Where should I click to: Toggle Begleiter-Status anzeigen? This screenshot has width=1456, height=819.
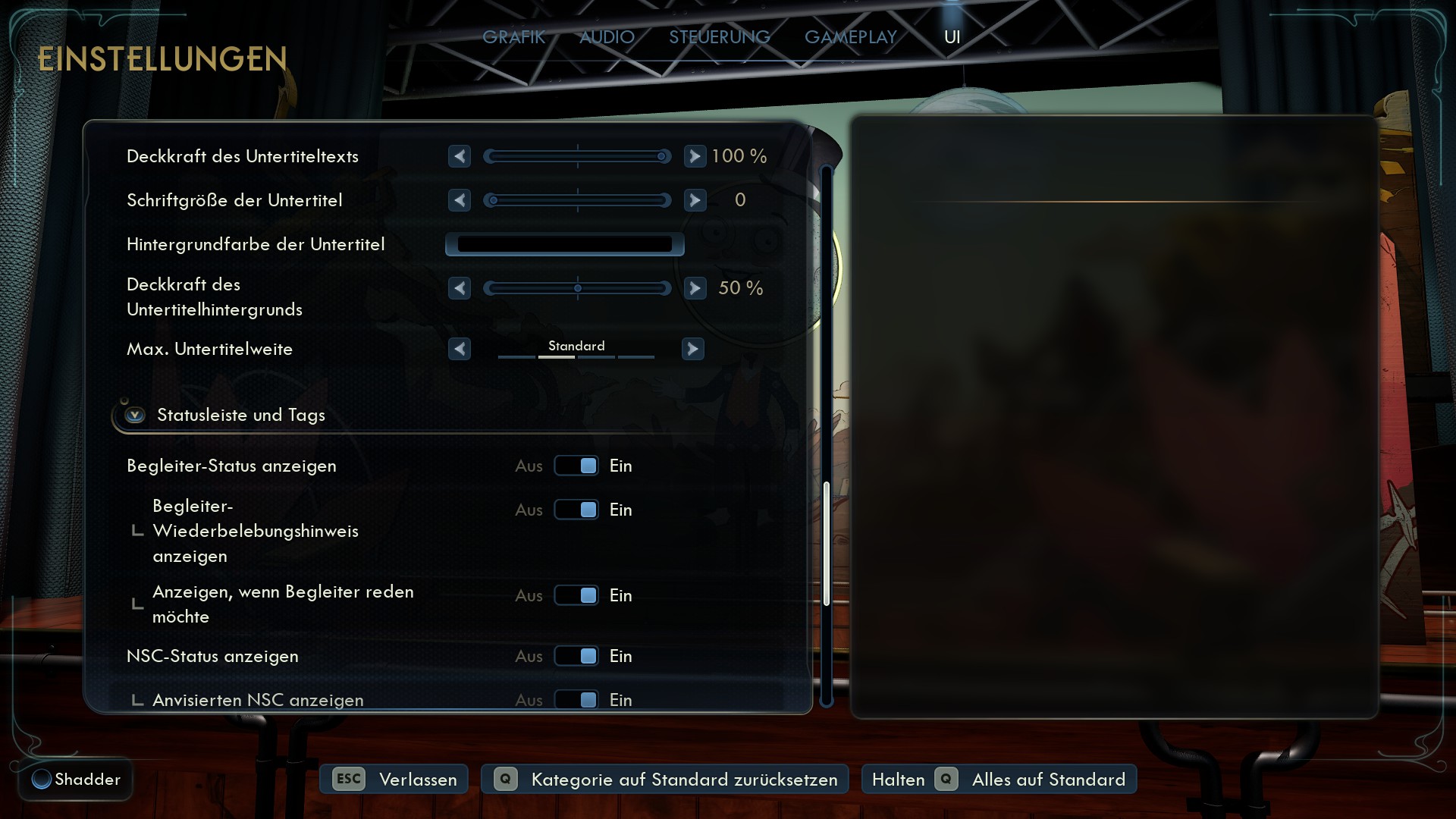point(576,466)
